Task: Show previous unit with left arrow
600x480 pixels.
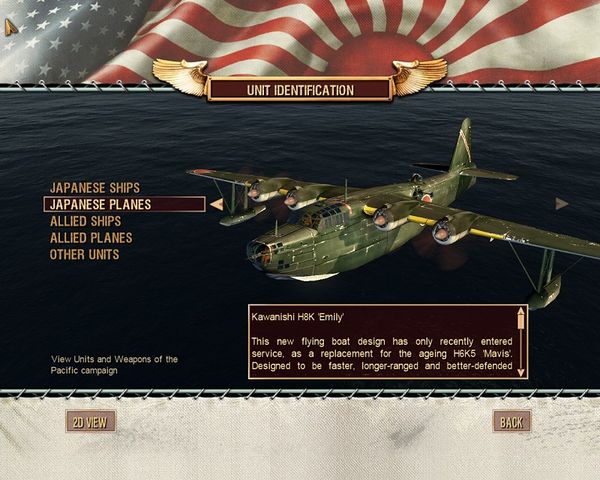Action: [x=216, y=204]
